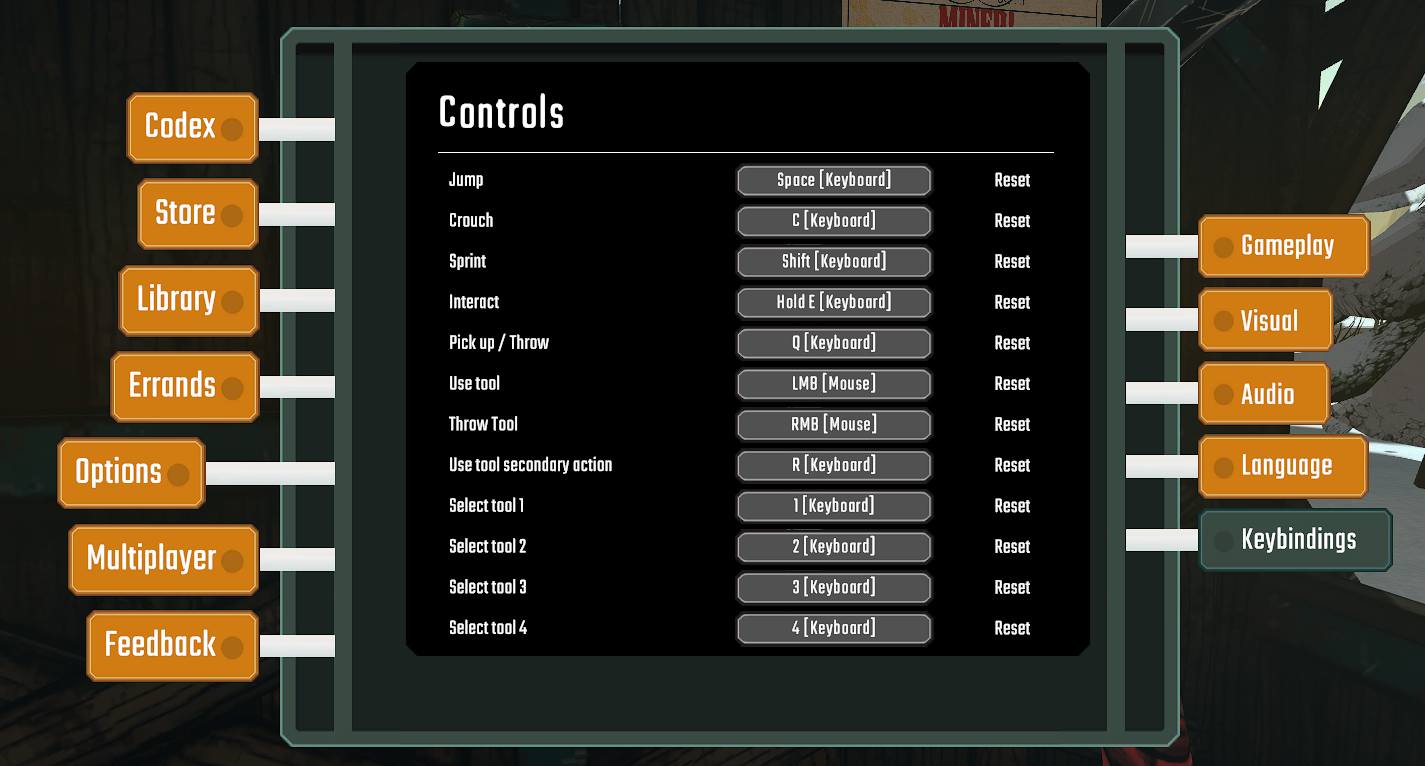Viewport: 1425px width, 766px height.
Task: Open the Feedback panel
Action: coord(171,646)
